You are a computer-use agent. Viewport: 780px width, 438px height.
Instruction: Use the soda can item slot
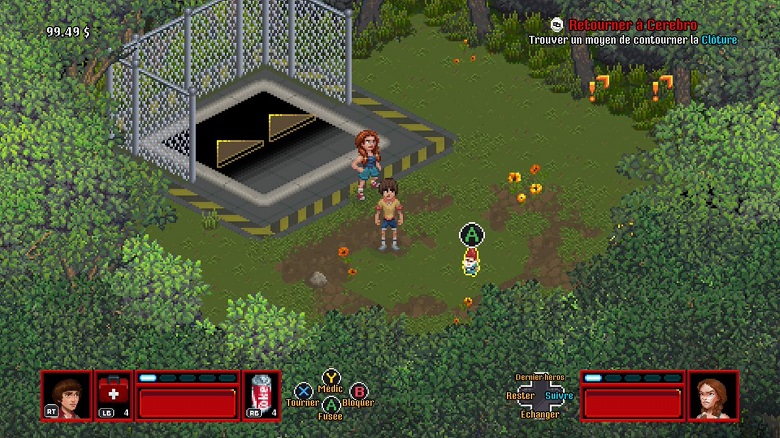tap(261, 396)
